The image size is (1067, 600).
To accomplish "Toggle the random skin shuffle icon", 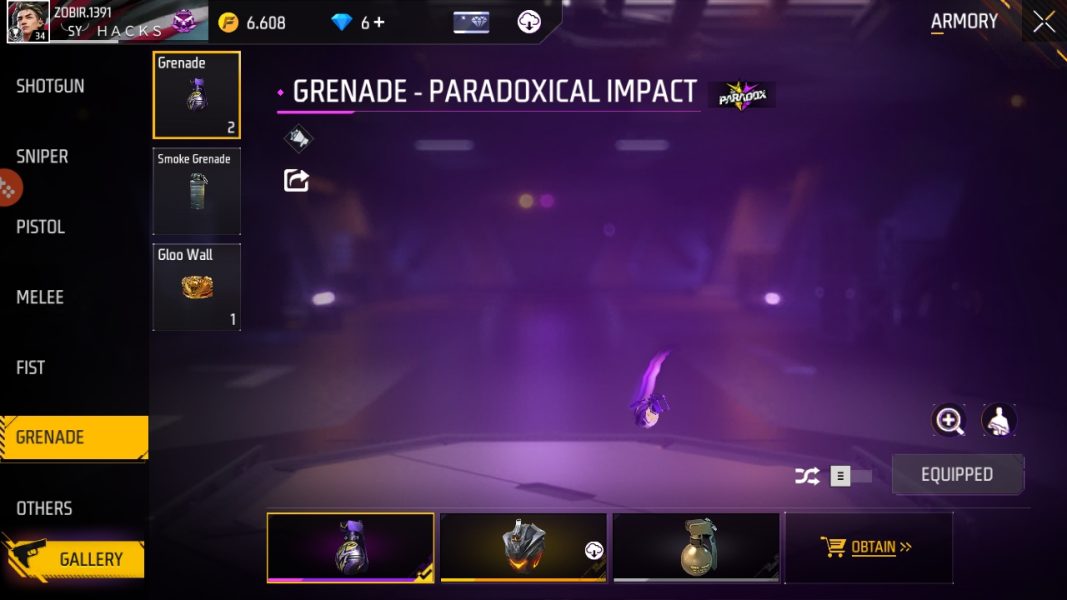I will pyautogui.click(x=807, y=476).
